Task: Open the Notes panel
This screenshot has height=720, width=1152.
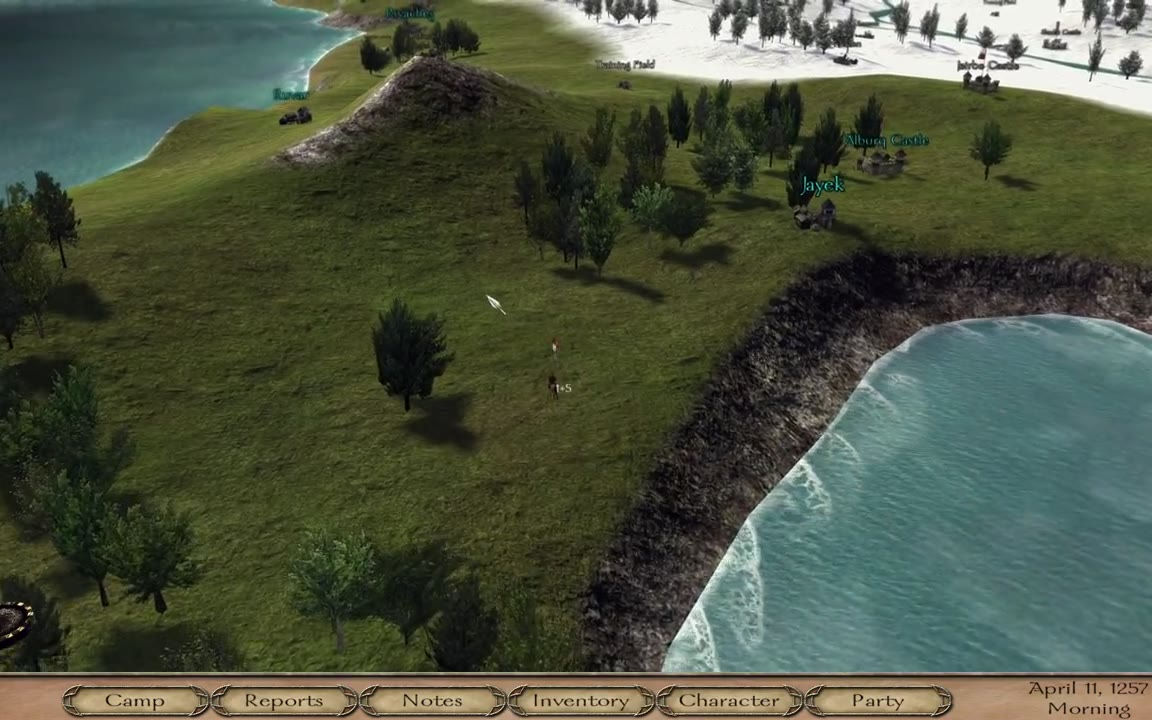Action: coord(432,701)
